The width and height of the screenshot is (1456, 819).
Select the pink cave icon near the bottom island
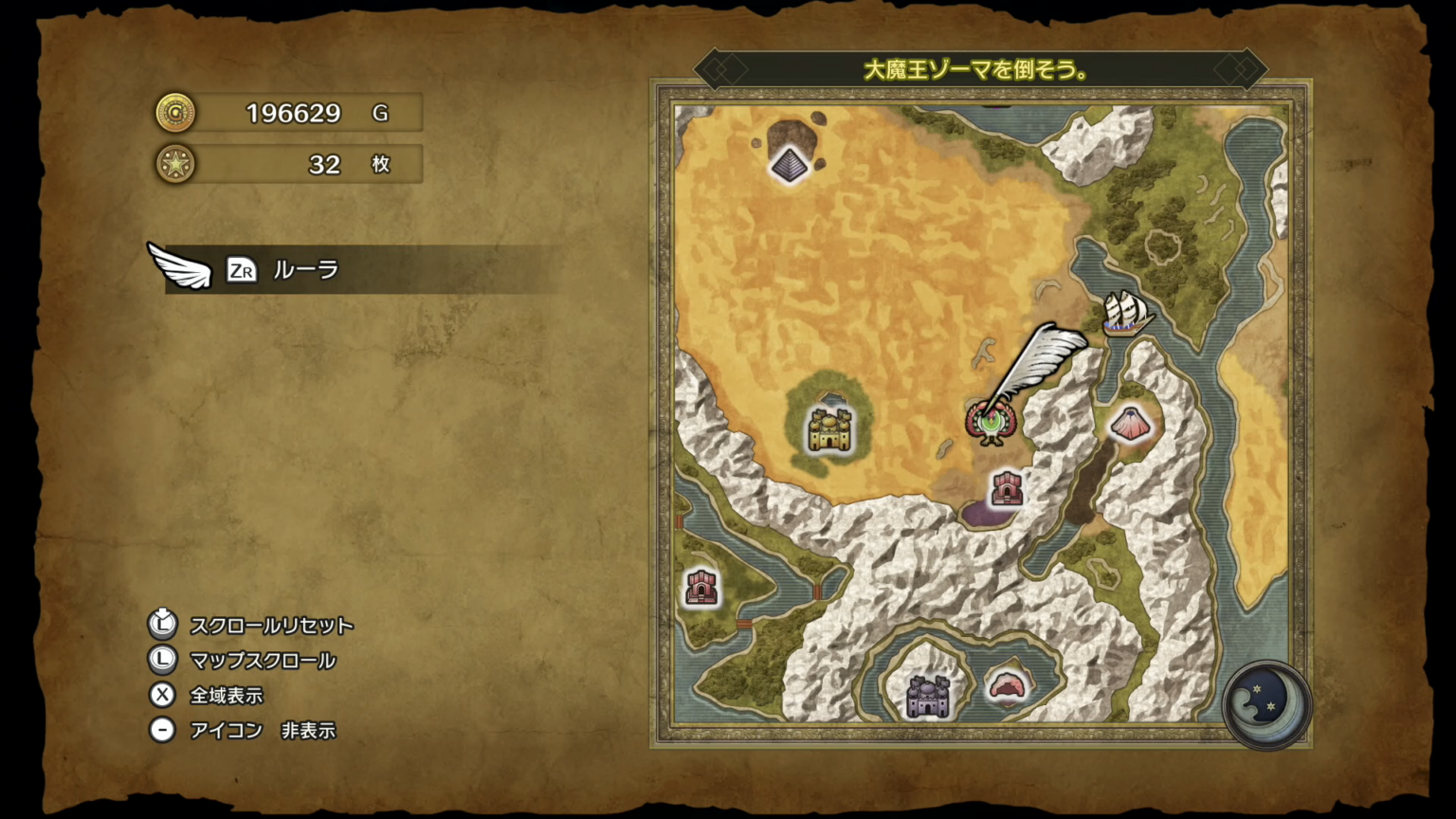(1007, 685)
